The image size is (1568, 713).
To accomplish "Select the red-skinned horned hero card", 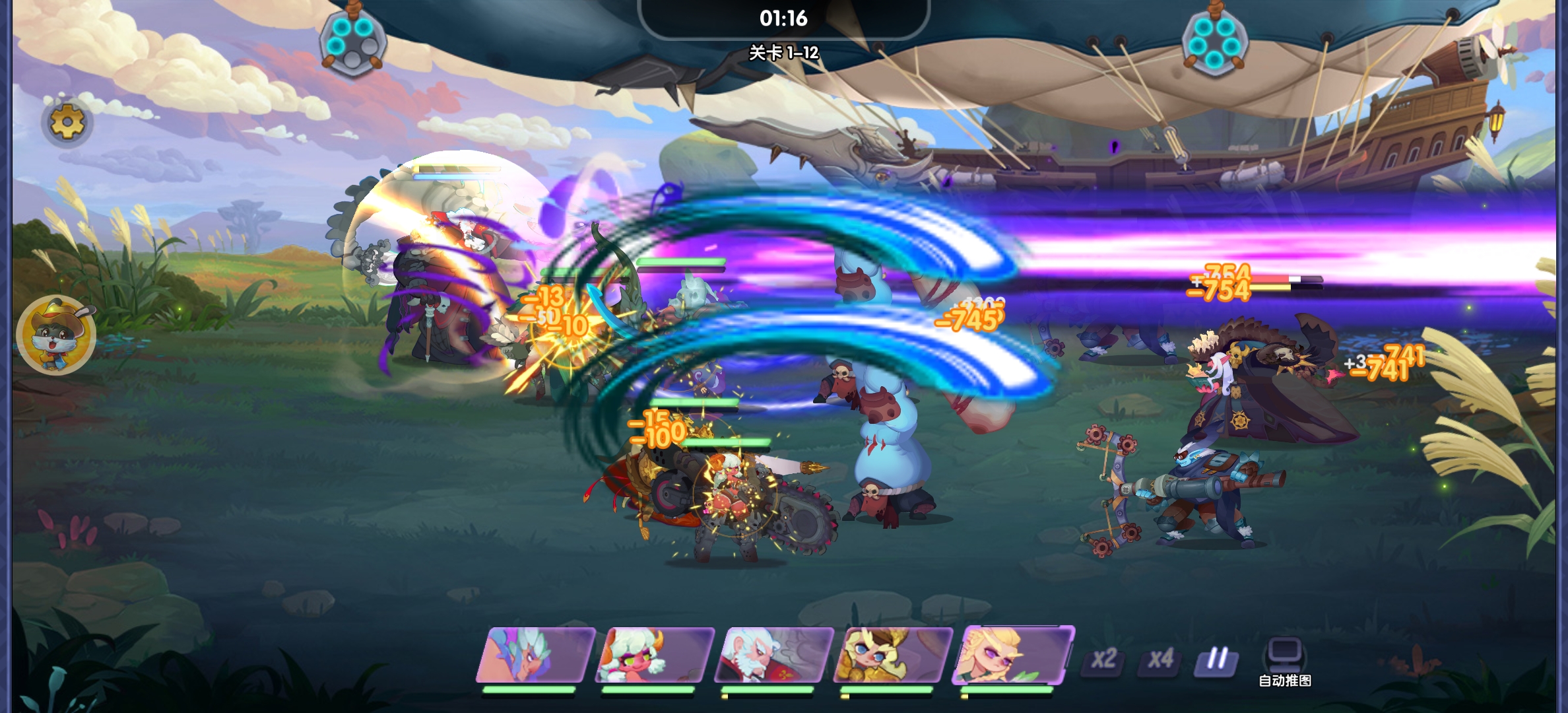I will [x=654, y=656].
